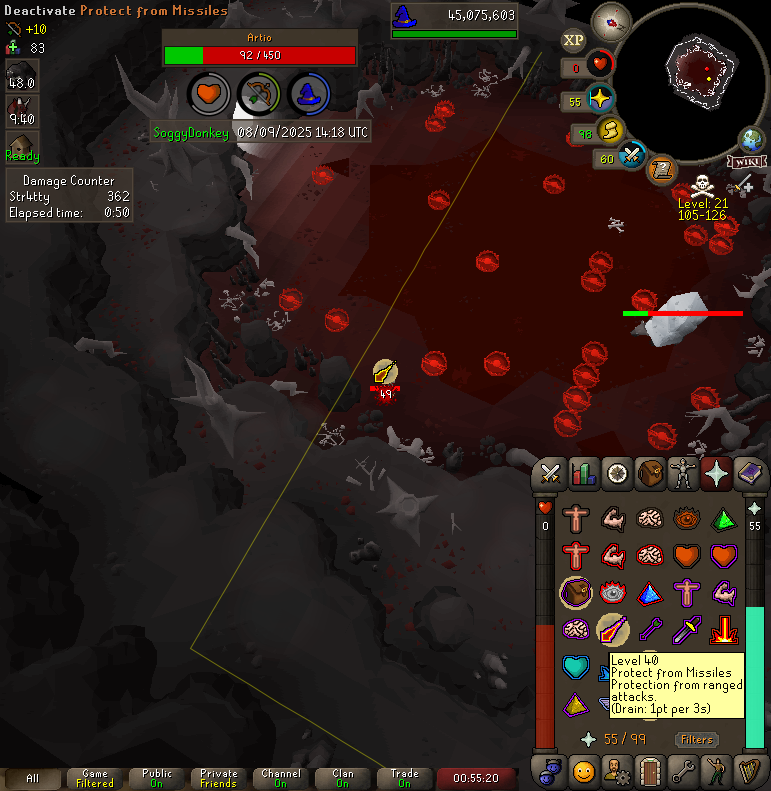Select the Clan chat filter tab
This screenshot has height=791, width=771.
pyautogui.click(x=343, y=778)
